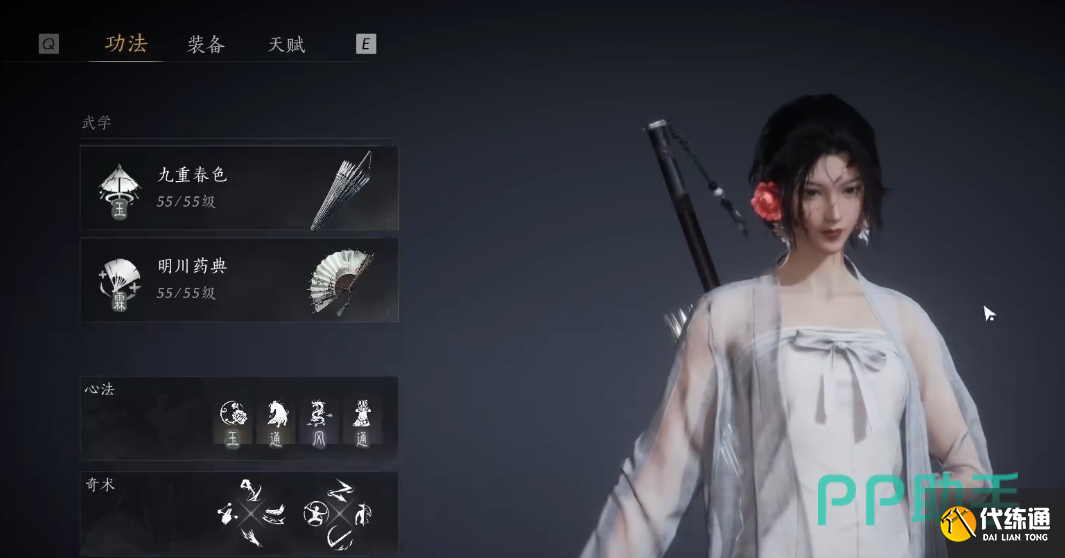The image size is (1065, 558).
Task: Open the 天赋 talents tab
Action: (x=287, y=44)
